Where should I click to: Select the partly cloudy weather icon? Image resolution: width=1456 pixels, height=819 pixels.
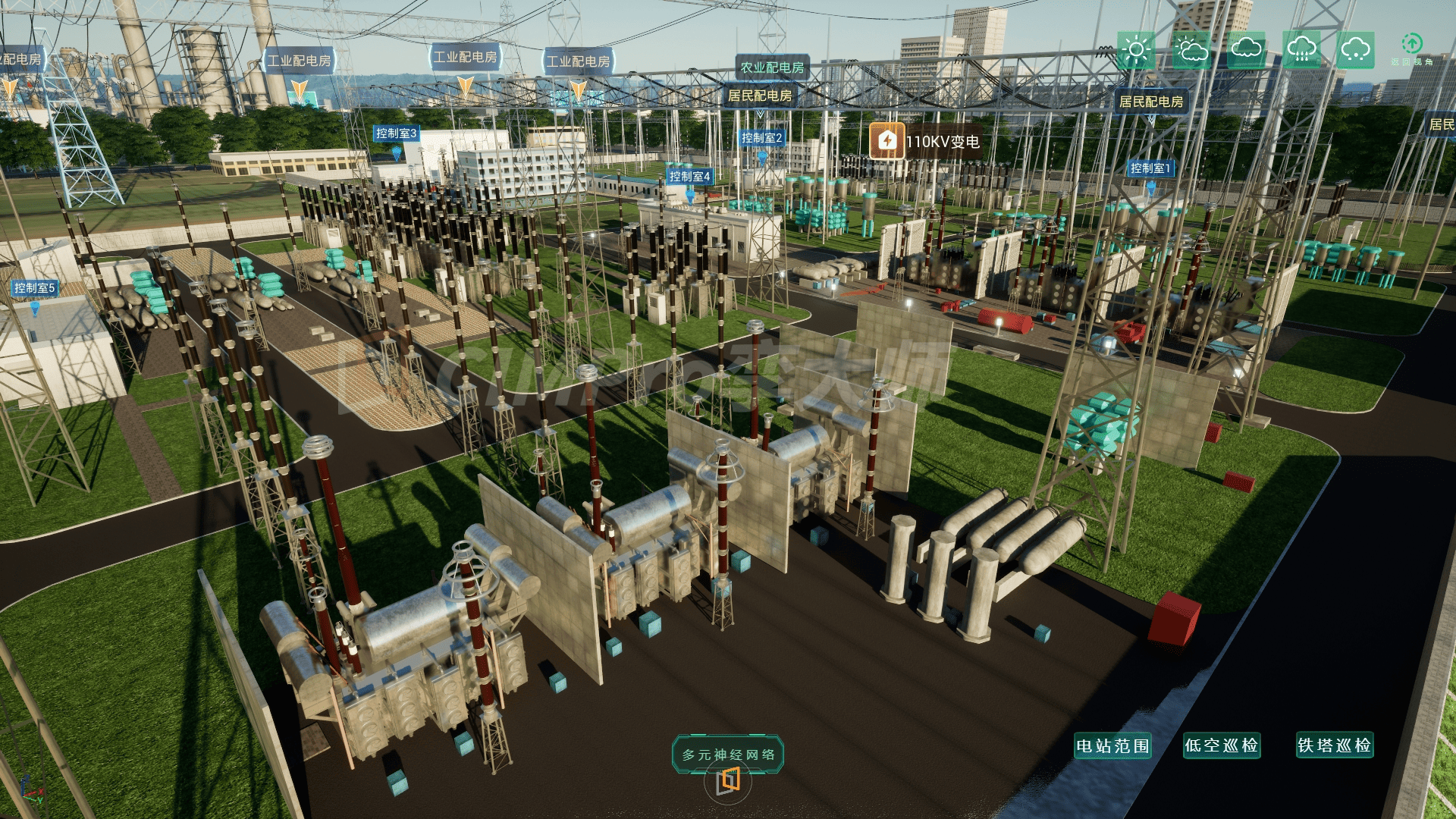[1191, 51]
